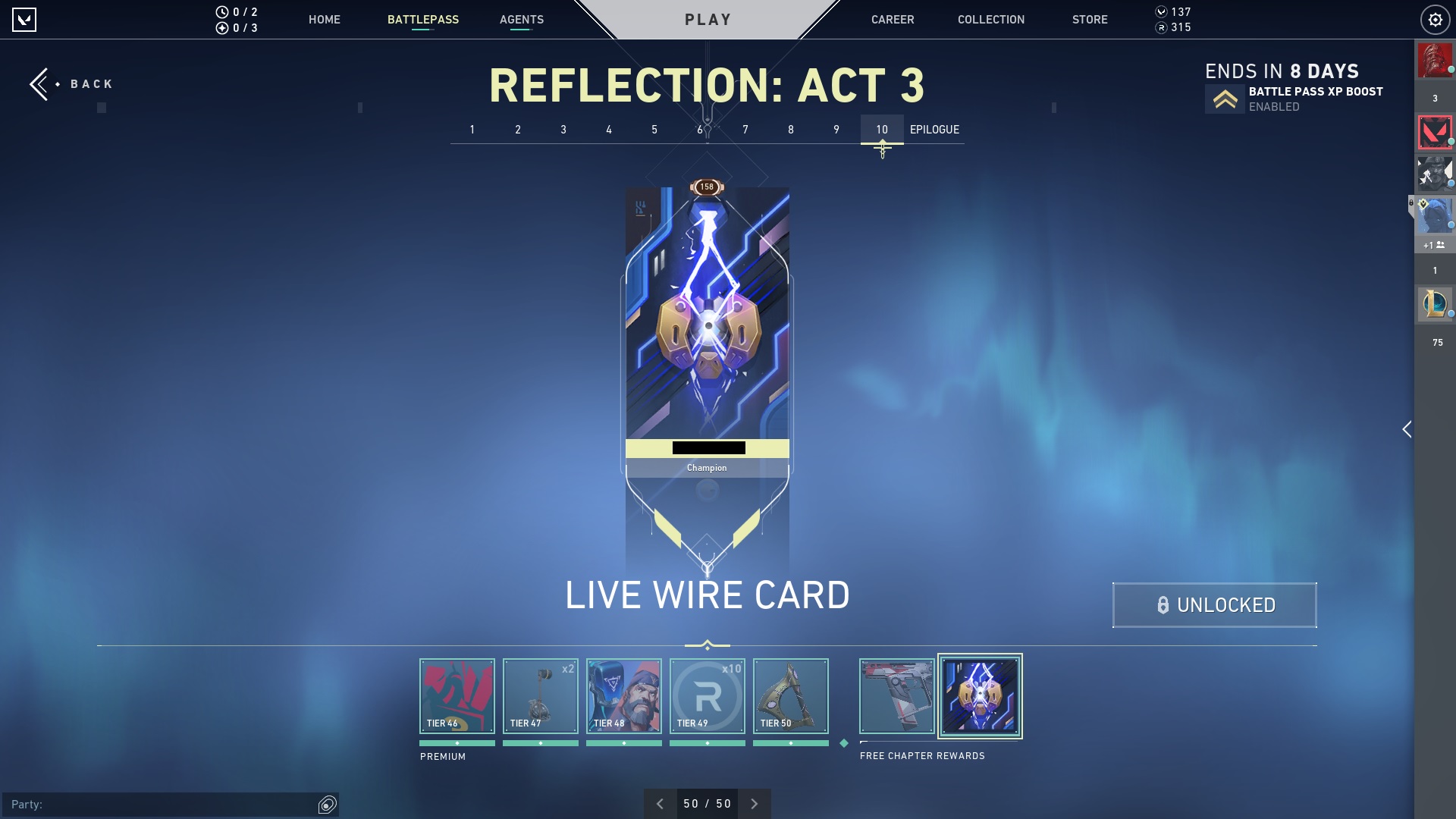Click the daily missions clock icon

pyautogui.click(x=221, y=12)
